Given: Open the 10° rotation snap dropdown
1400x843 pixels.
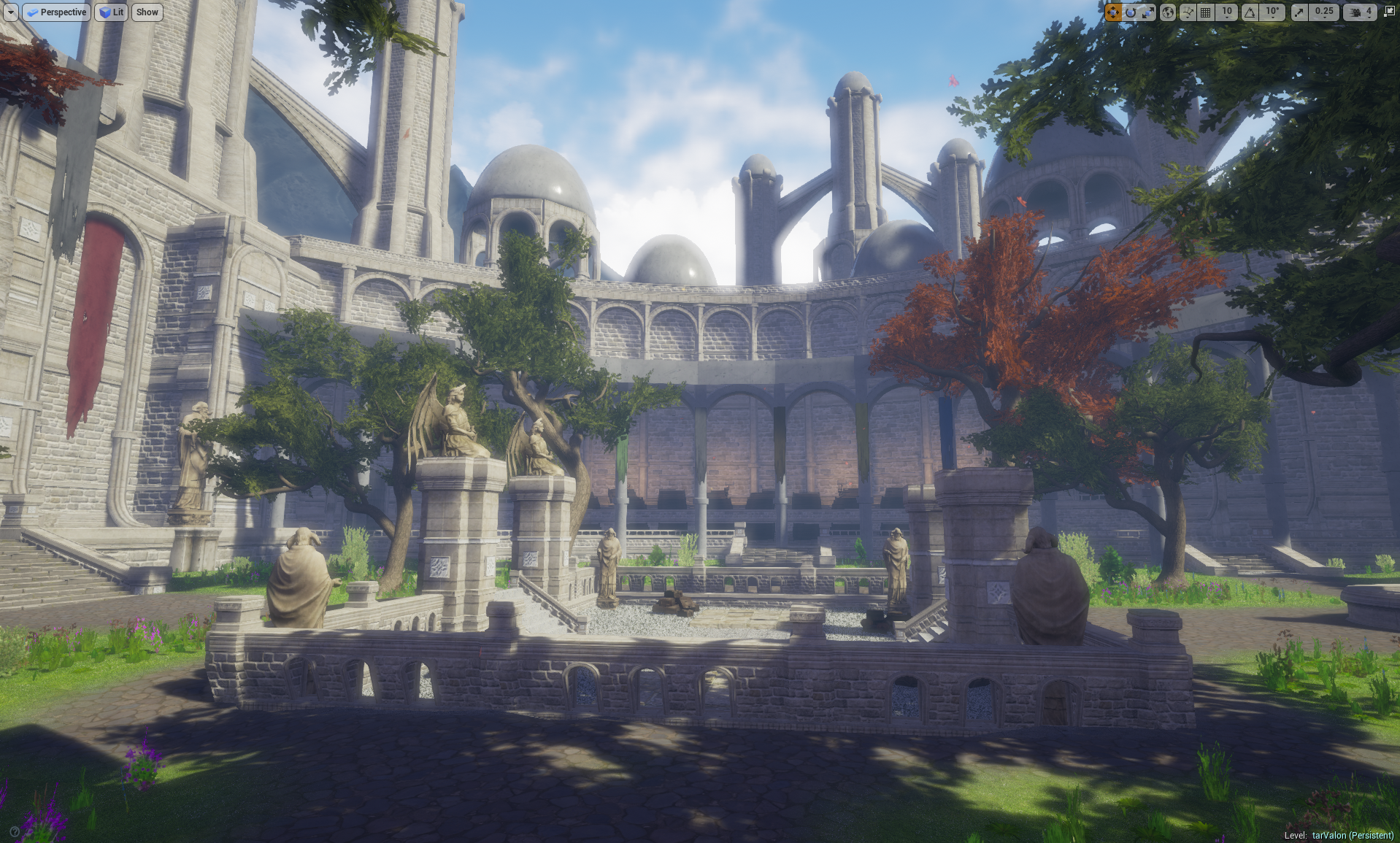Looking at the screenshot, I should [1272, 12].
